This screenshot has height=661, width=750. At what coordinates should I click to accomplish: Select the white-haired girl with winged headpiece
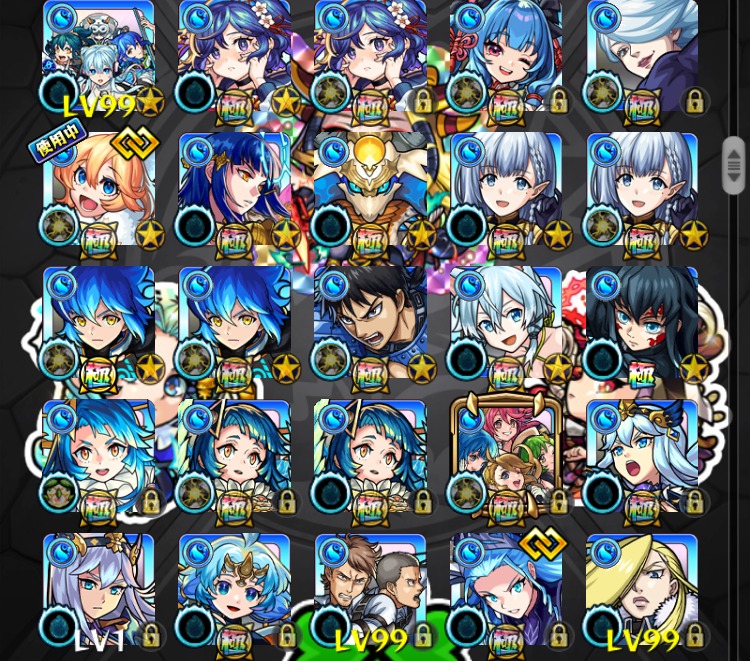[x=641, y=456]
